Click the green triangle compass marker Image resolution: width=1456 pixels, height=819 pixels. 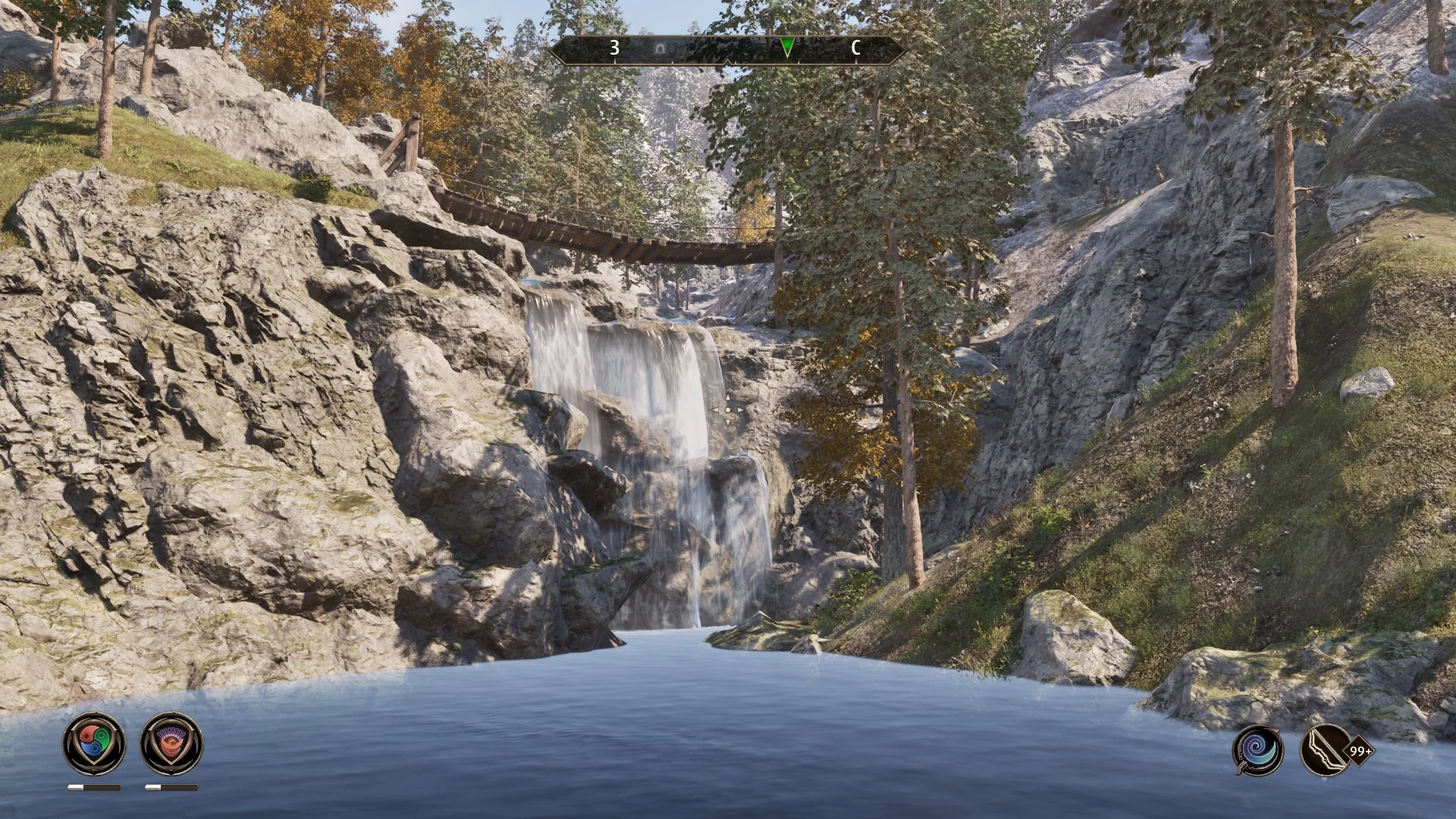point(787,49)
